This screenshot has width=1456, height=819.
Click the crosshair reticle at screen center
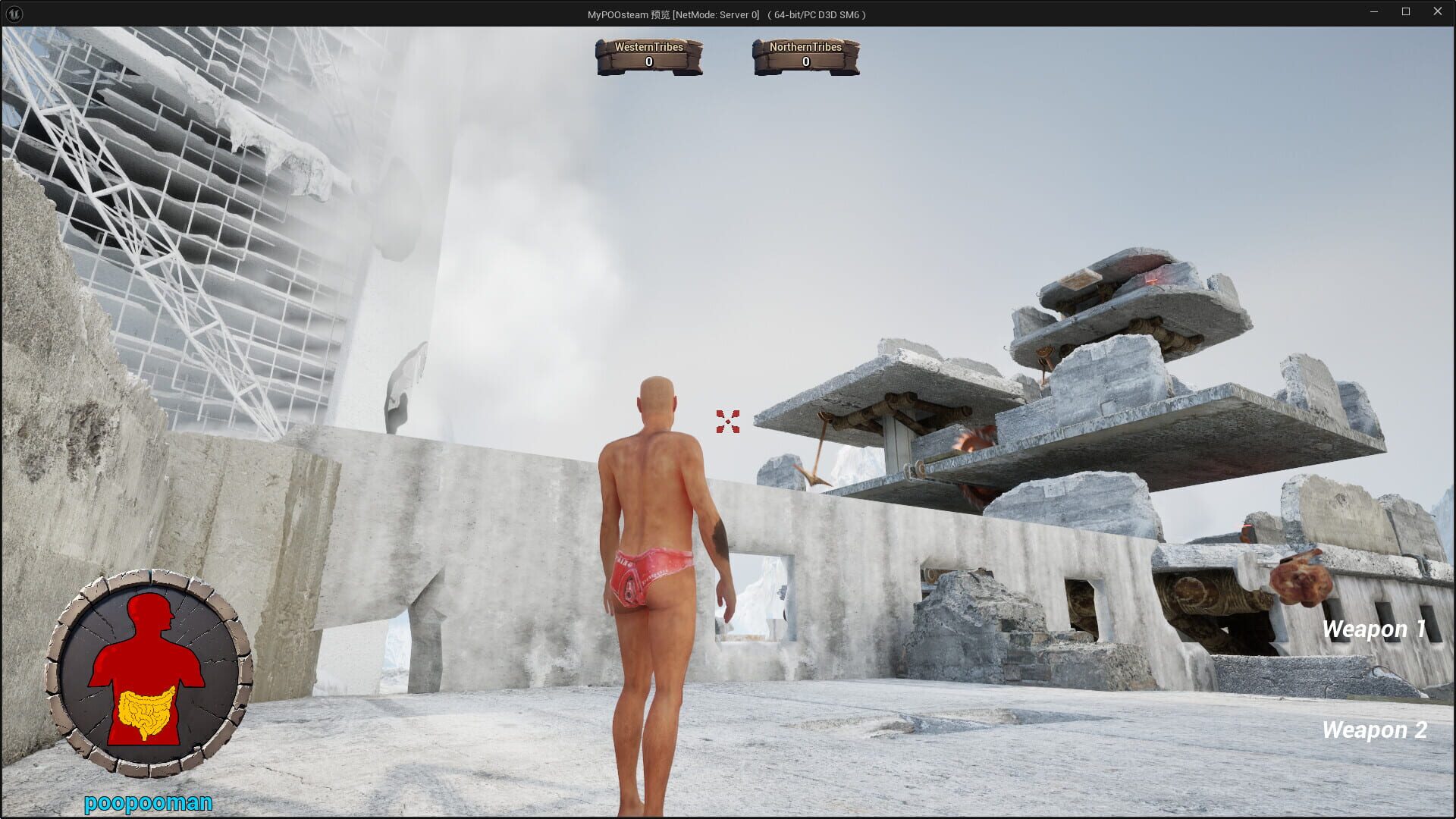727,422
